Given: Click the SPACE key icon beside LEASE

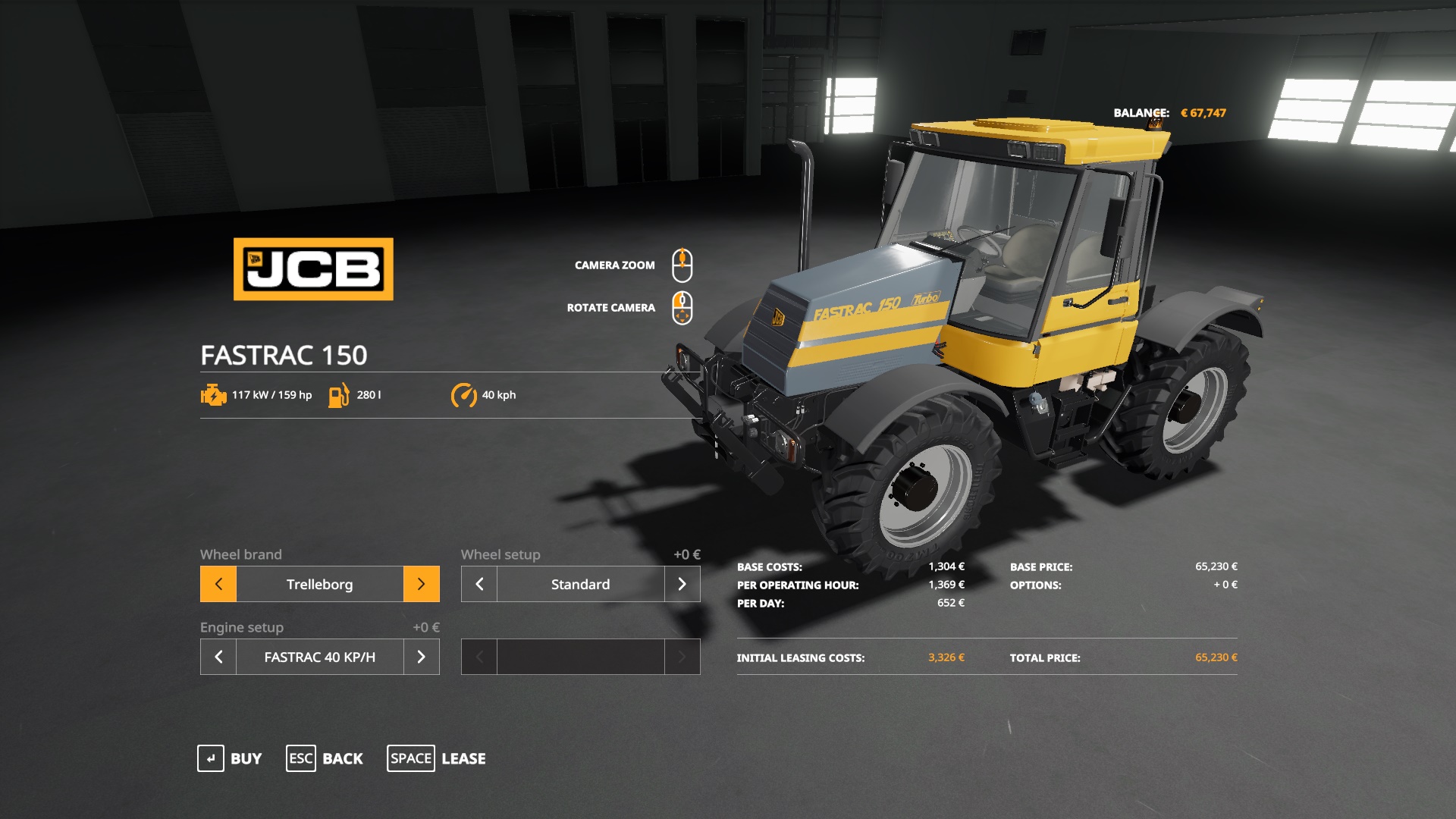Looking at the screenshot, I should (411, 758).
